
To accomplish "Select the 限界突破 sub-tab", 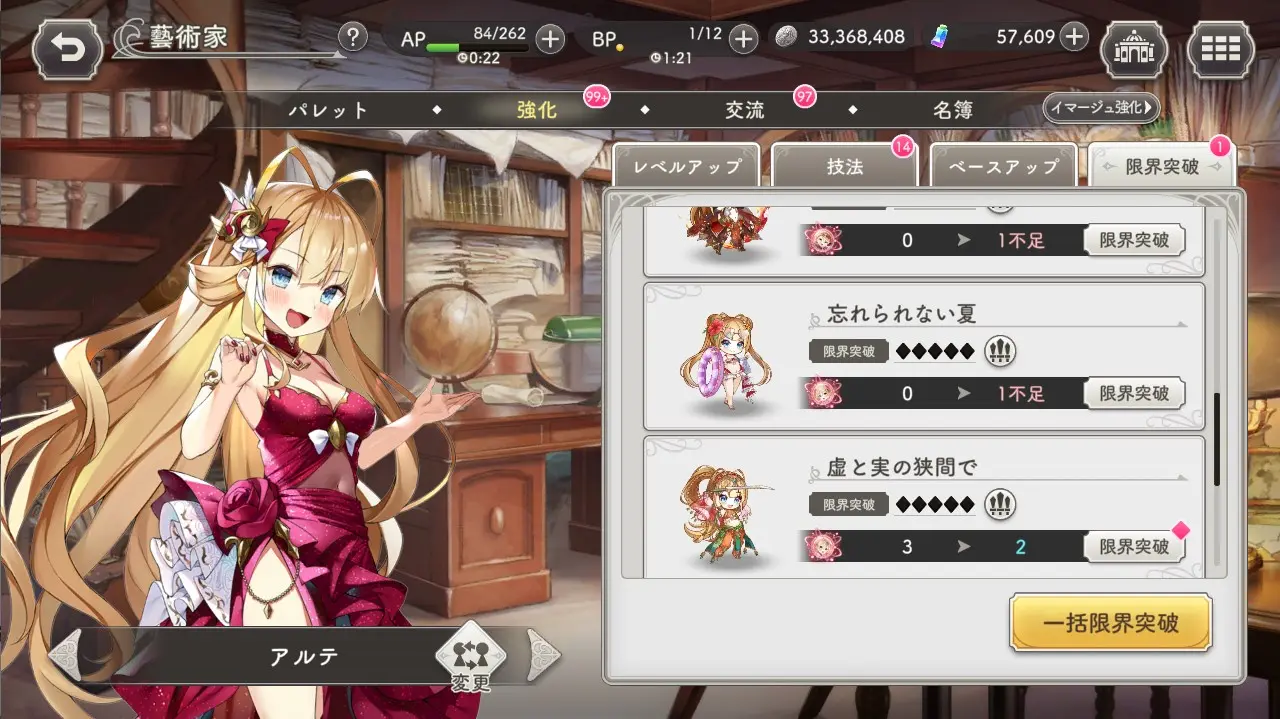I will [1162, 167].
